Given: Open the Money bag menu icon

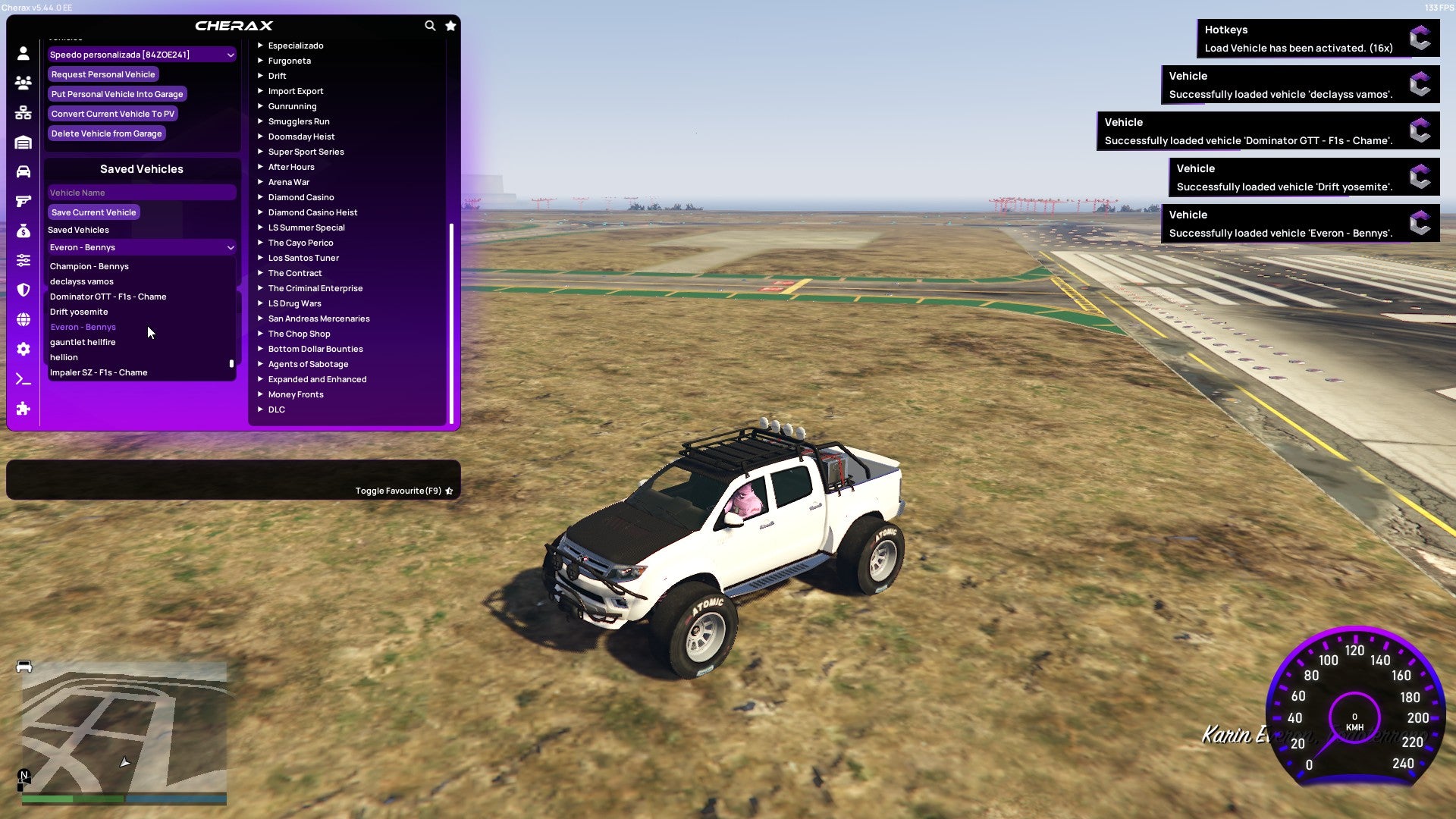Looking at the screenshot, I should (x=23, y=230).
